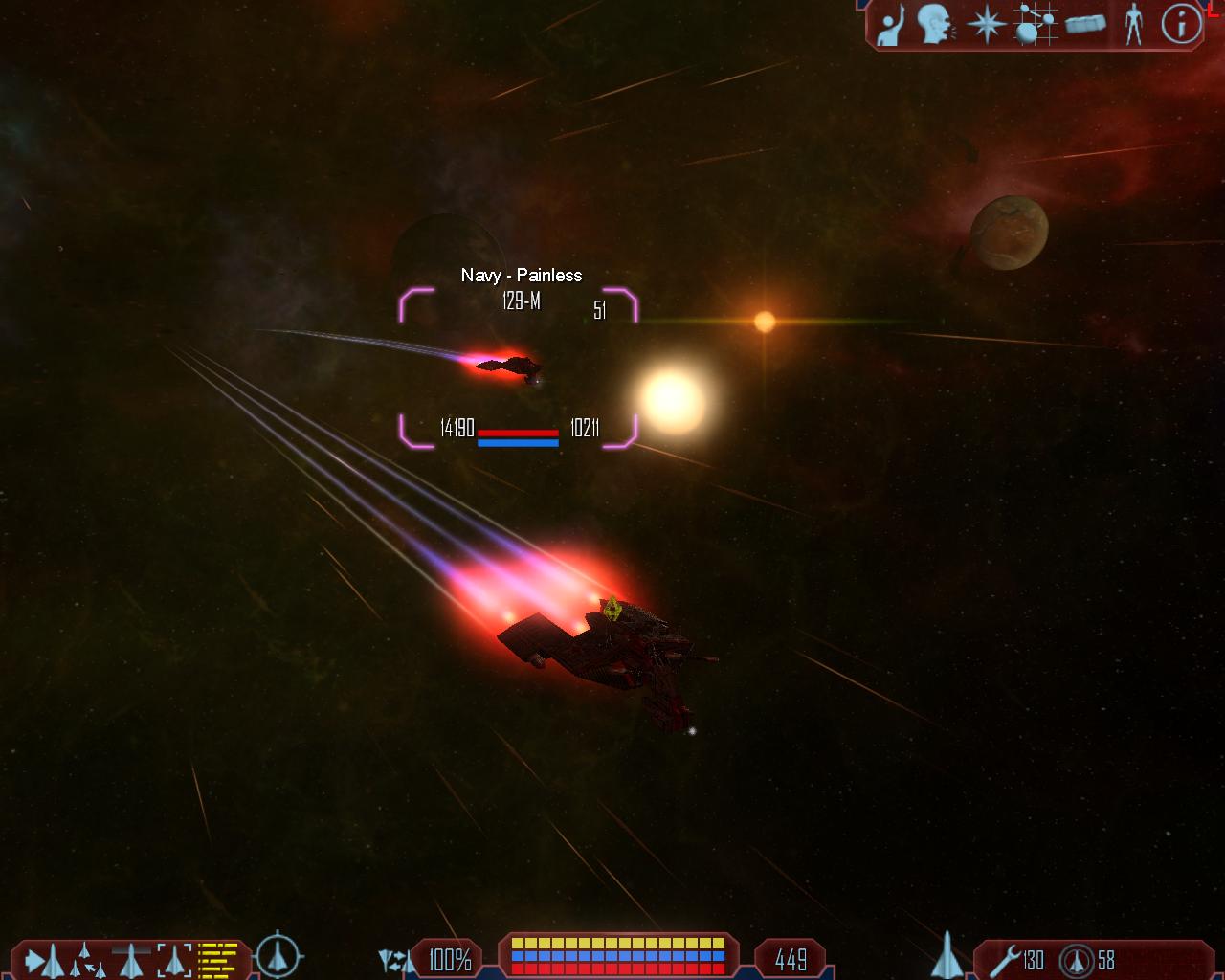This screenshot has width=1225, height=980.
Task: Click the raised-hand trade request icon
Action: point(892,25)
